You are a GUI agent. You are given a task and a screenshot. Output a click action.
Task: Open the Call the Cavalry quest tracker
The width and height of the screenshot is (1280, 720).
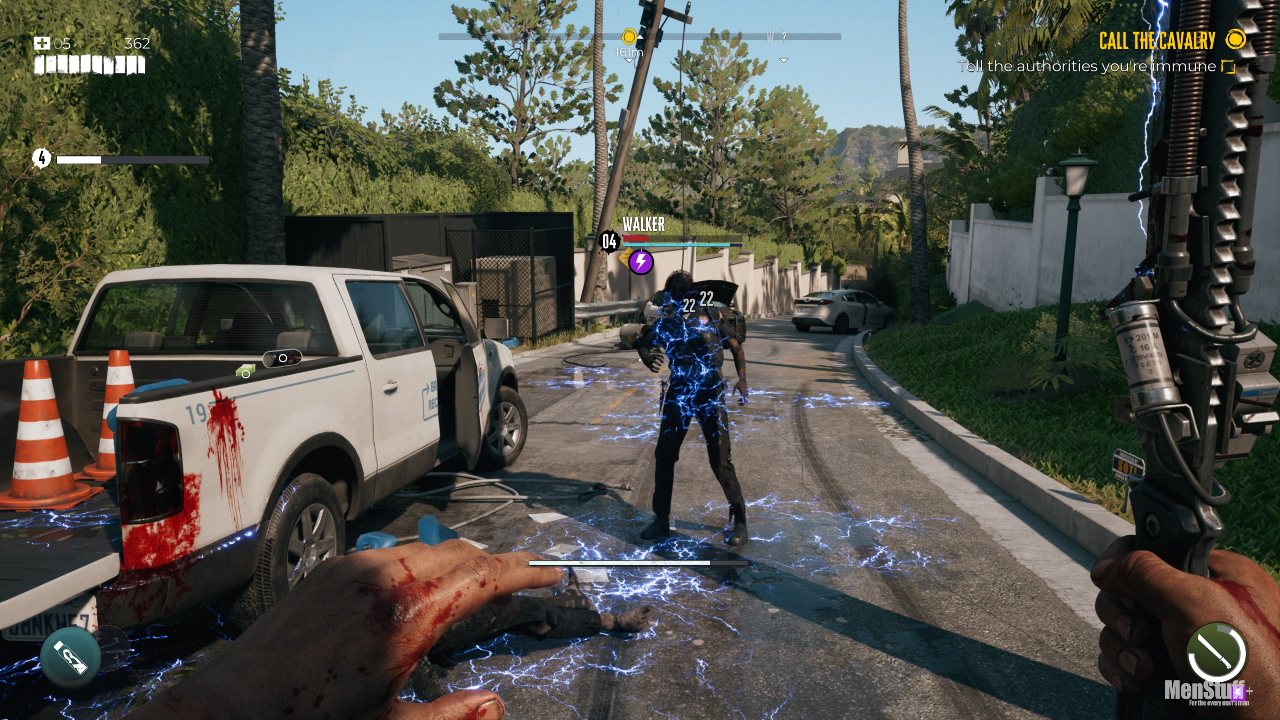(x=1157, y=41)
